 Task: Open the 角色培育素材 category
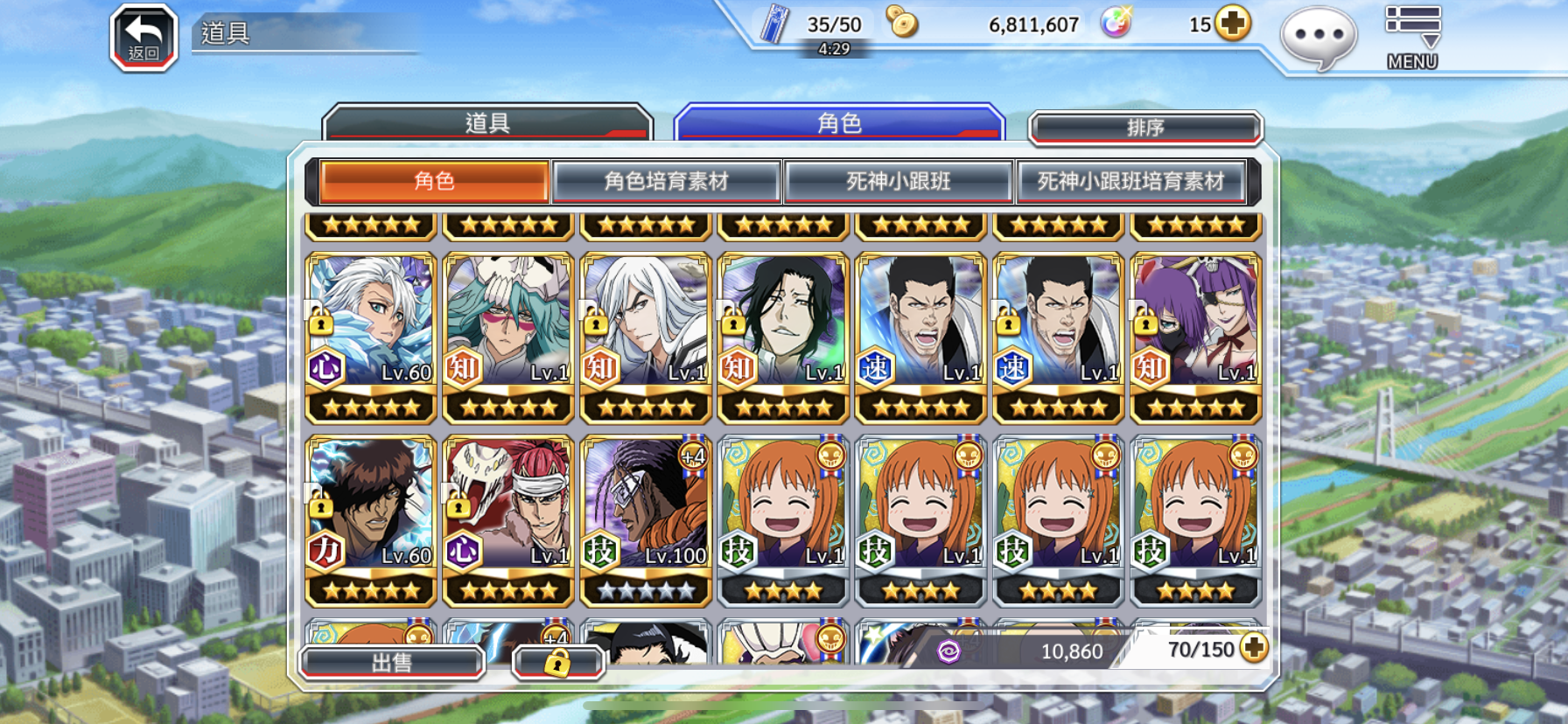click(668, 181)
